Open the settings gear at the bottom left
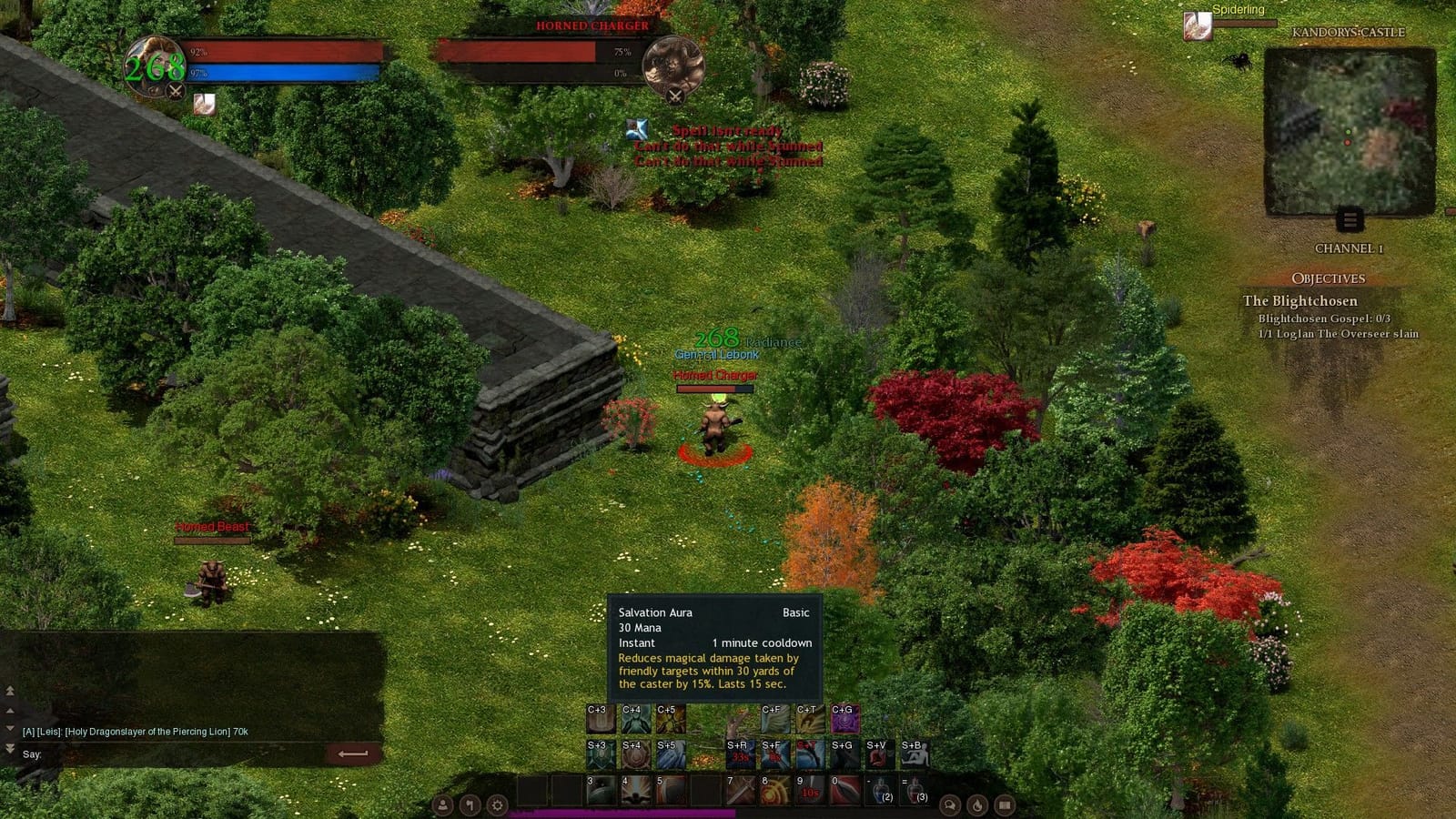The width and height of the screenshot is (1456, 819). click(498, 804)
